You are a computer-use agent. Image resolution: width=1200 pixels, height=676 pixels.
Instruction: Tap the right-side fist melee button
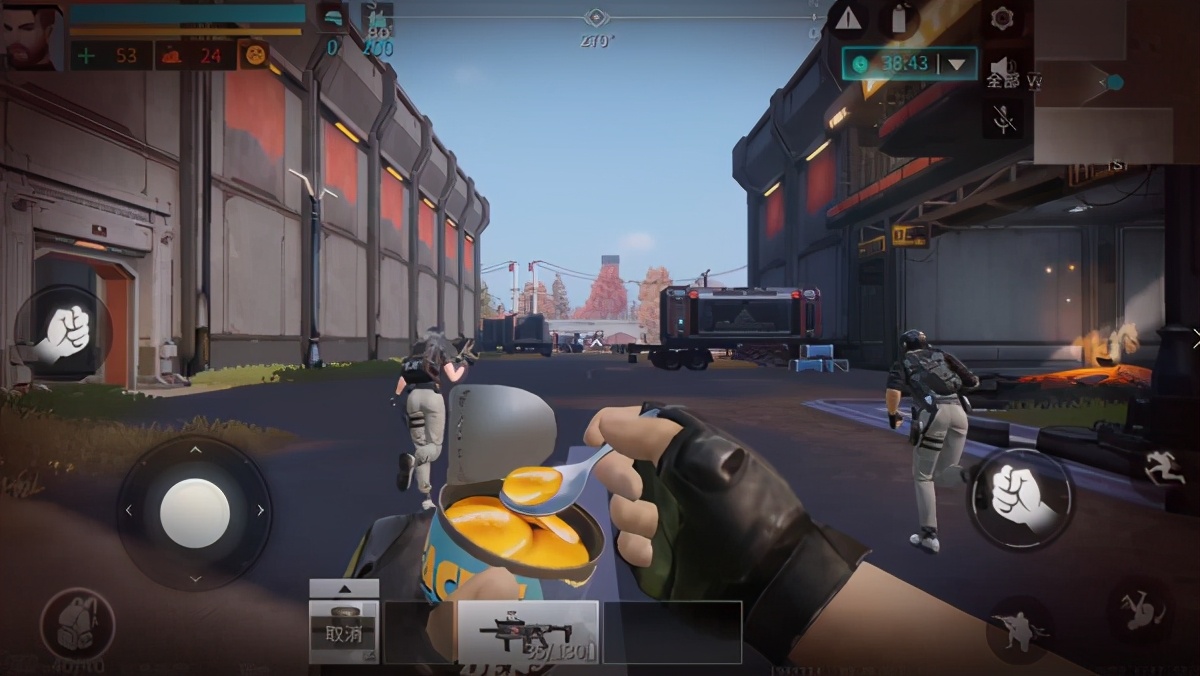tap(1019, 497)
